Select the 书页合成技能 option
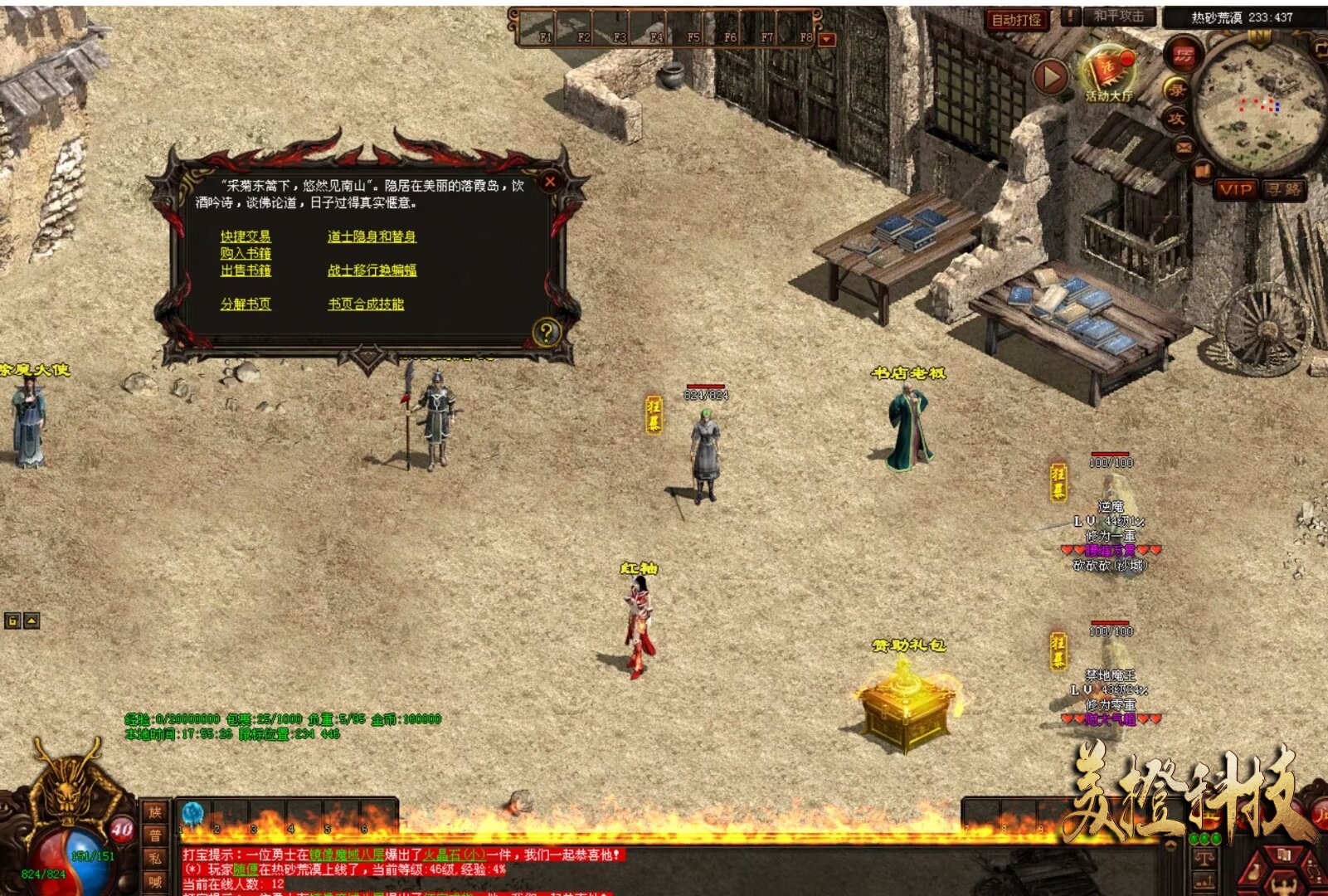The height and width of the screenshot is (896, 1328). point(366,304)
